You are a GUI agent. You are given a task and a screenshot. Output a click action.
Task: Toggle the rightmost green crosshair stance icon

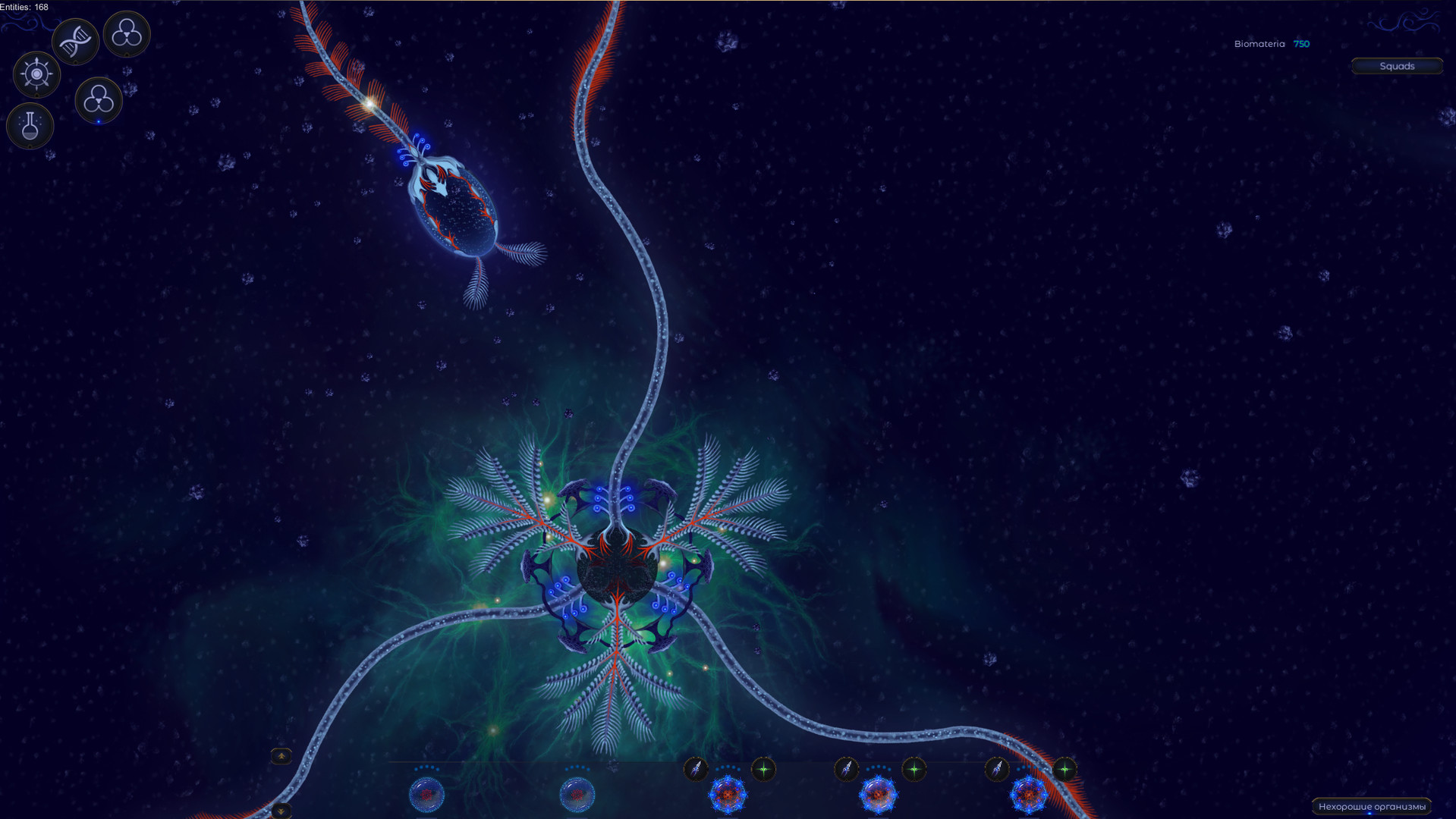[1065, 768]
